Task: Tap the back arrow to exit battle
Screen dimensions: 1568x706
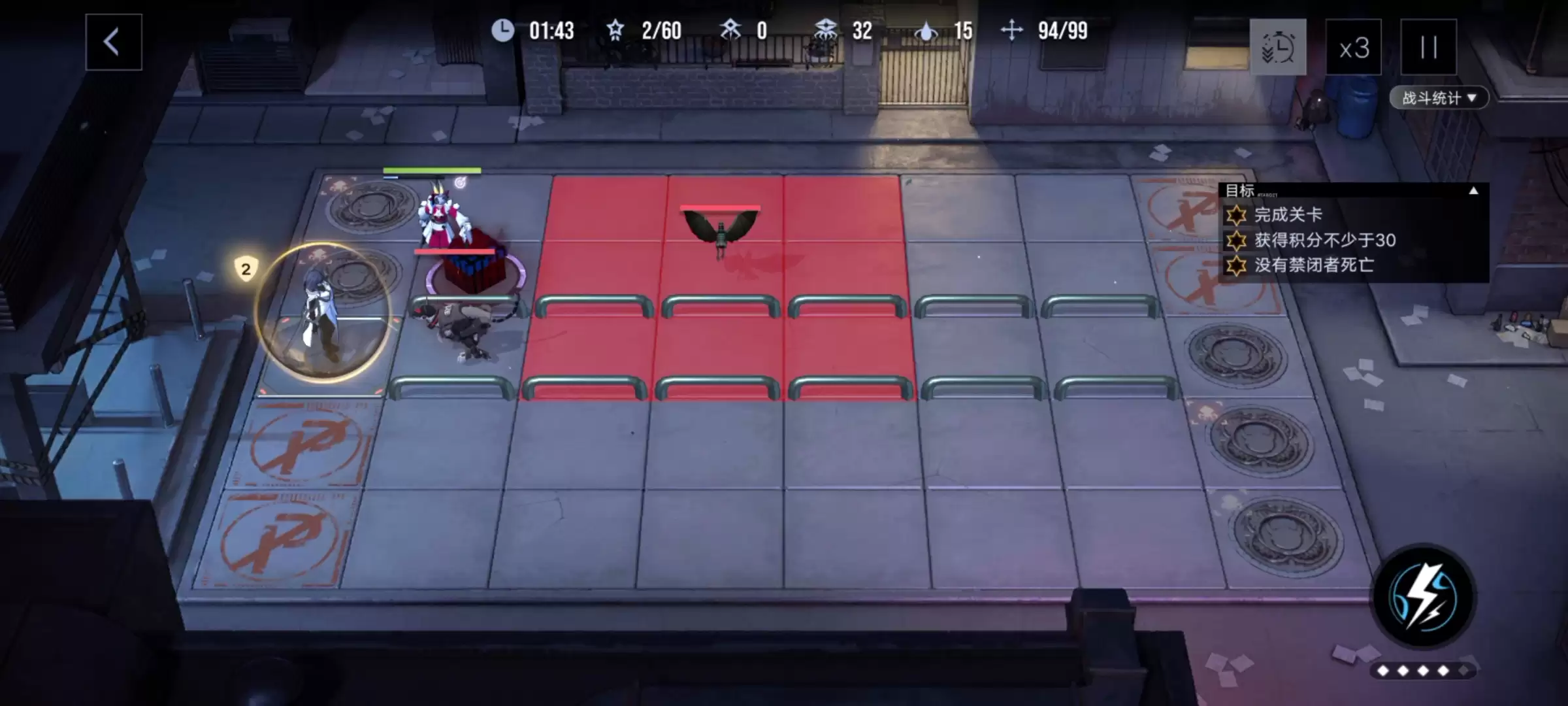Action: click(x=112, y=41)
